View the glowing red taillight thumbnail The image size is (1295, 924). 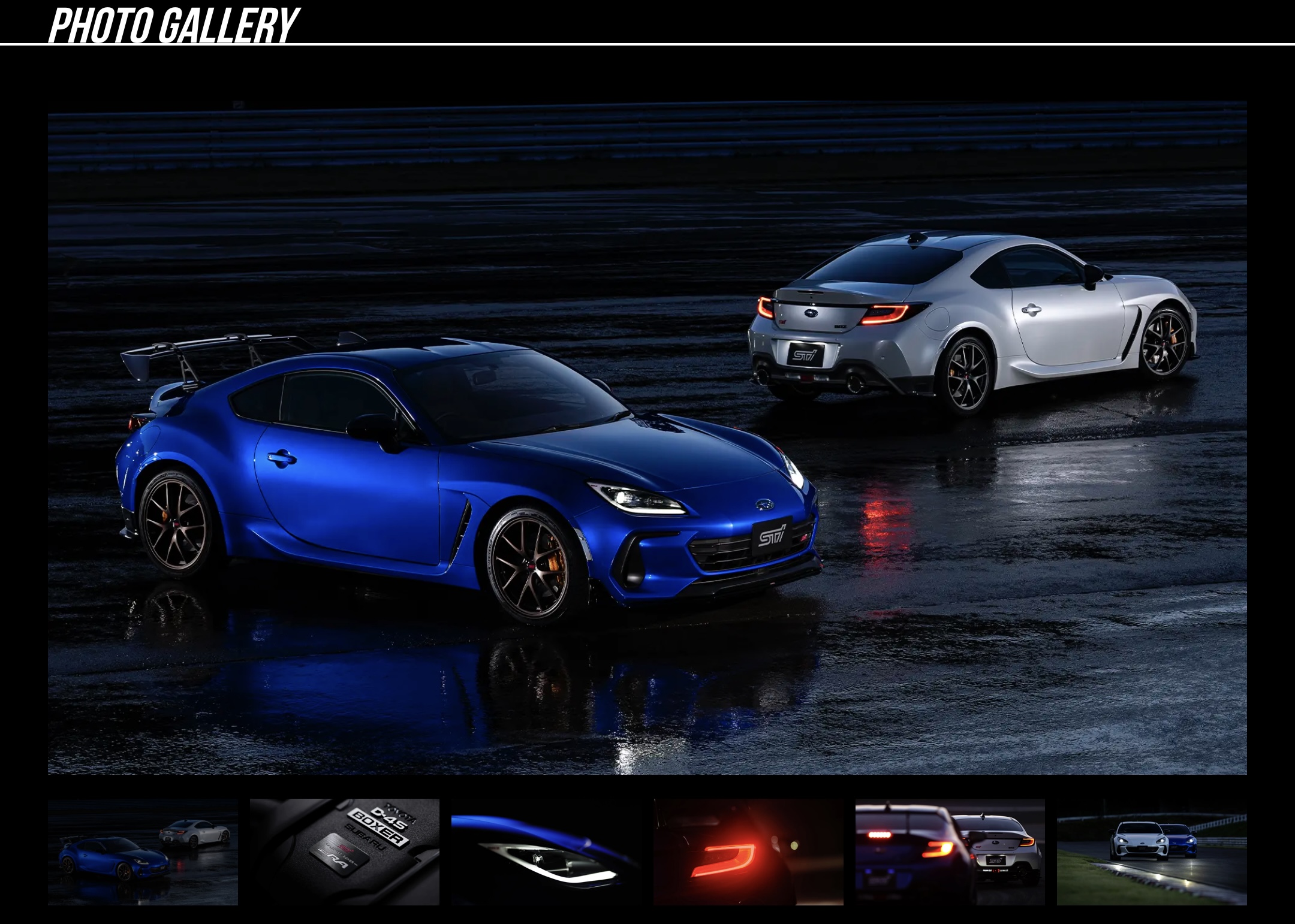(748, 851)
